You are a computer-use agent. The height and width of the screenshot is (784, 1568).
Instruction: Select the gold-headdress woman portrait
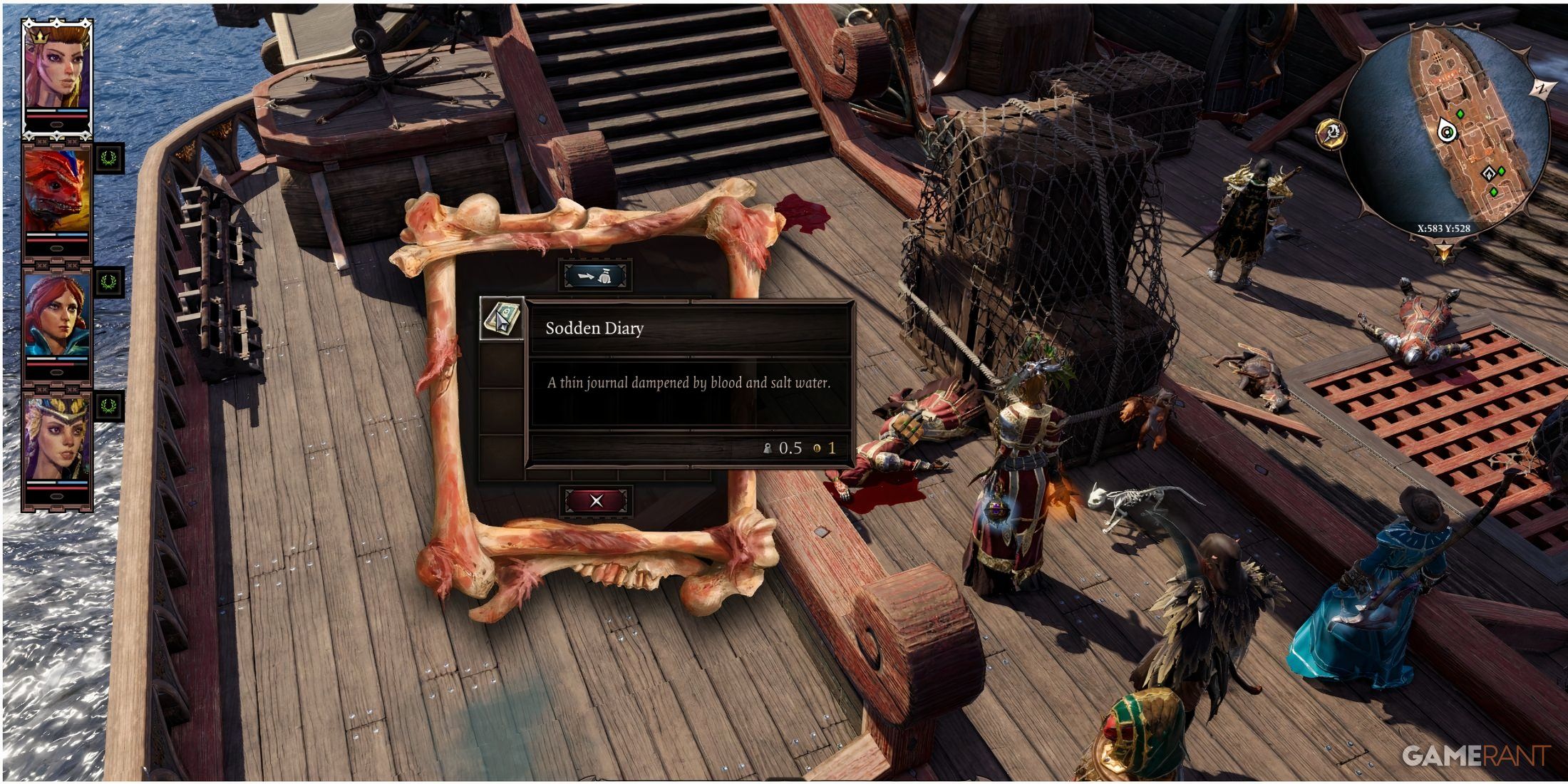tap(57, 438)
